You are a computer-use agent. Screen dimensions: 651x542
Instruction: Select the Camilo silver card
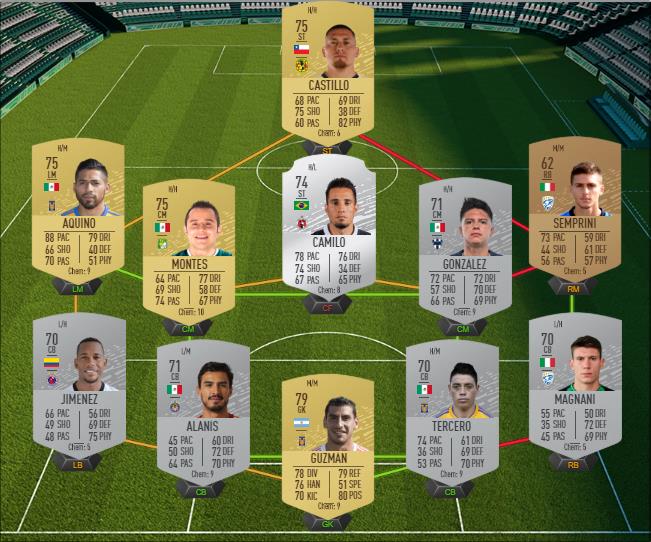pos(327,226)
